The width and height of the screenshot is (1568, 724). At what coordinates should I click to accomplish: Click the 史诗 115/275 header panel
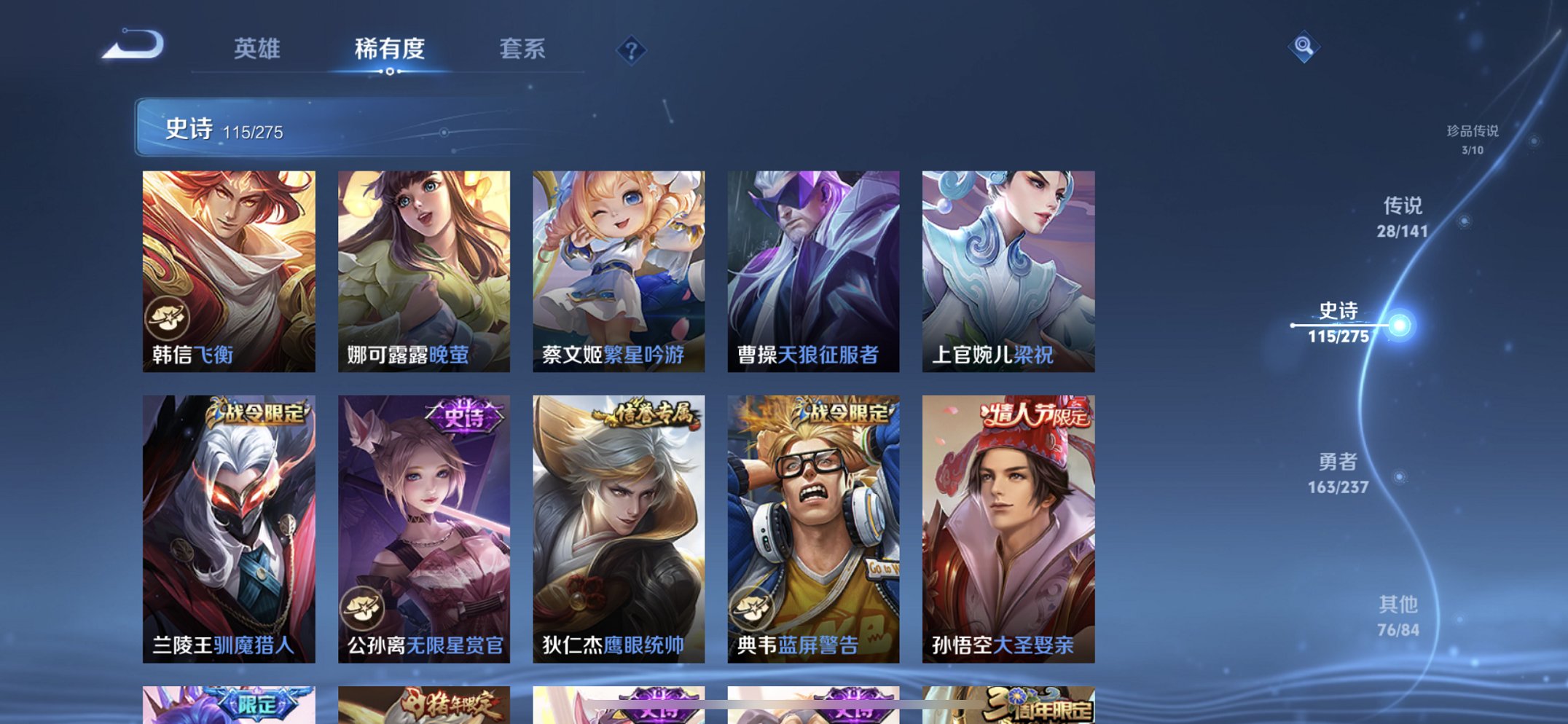click(291, 131)
